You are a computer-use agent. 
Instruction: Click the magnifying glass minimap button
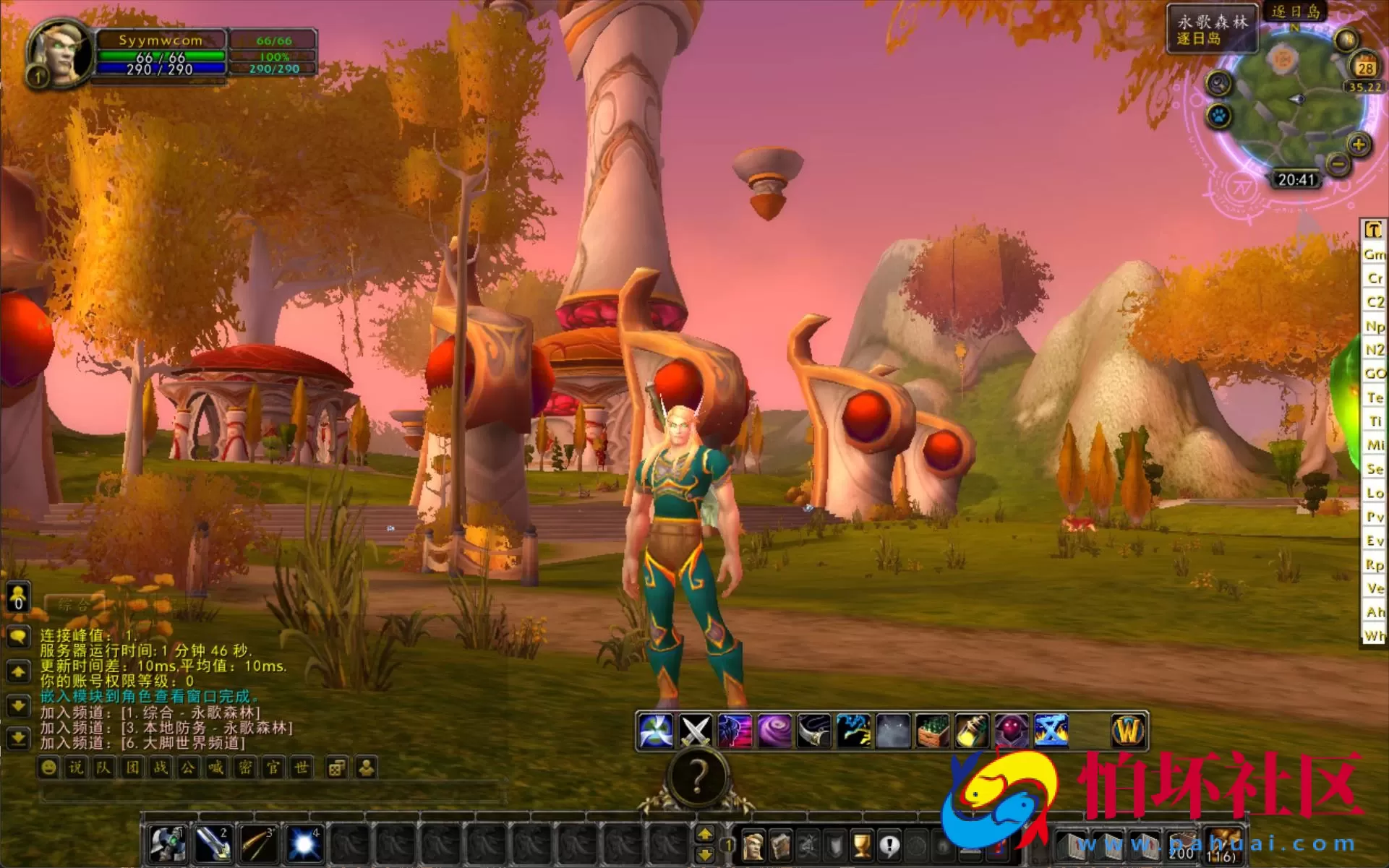point(1219,84)
